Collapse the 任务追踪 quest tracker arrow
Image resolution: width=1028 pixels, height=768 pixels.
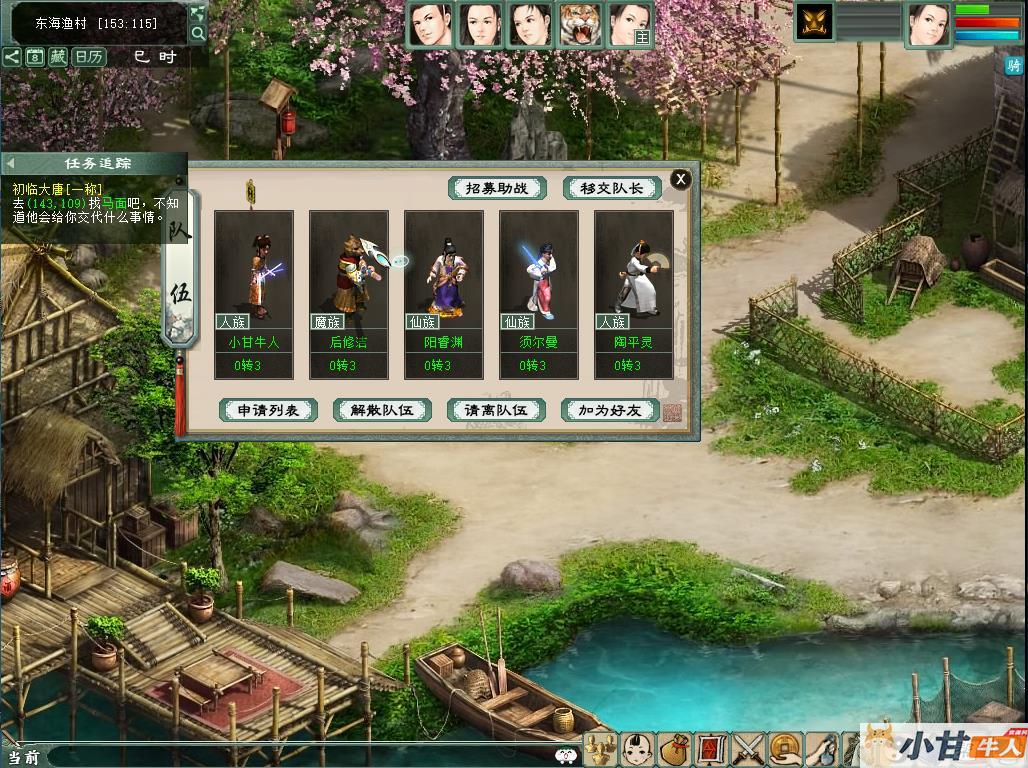pos(9,163)
